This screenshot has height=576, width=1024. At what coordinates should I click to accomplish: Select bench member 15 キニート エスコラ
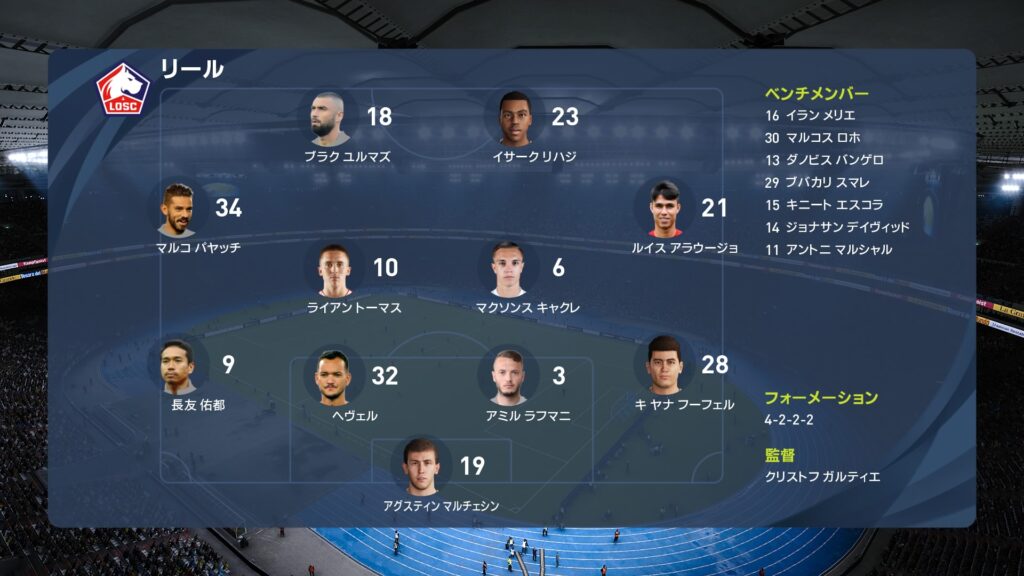pos(822,204)
